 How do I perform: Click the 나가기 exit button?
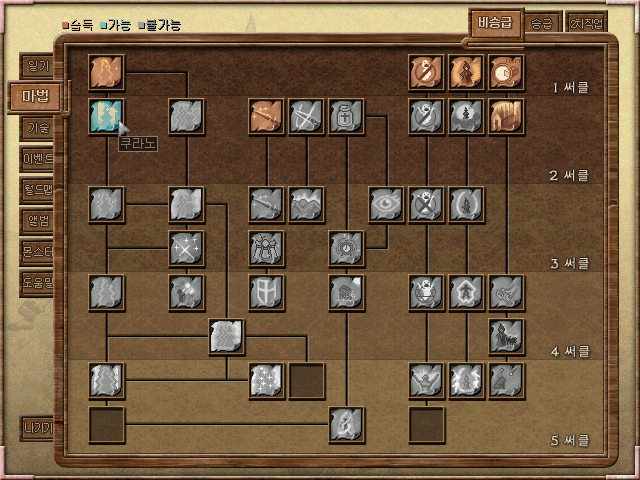[x=37, y=427]
